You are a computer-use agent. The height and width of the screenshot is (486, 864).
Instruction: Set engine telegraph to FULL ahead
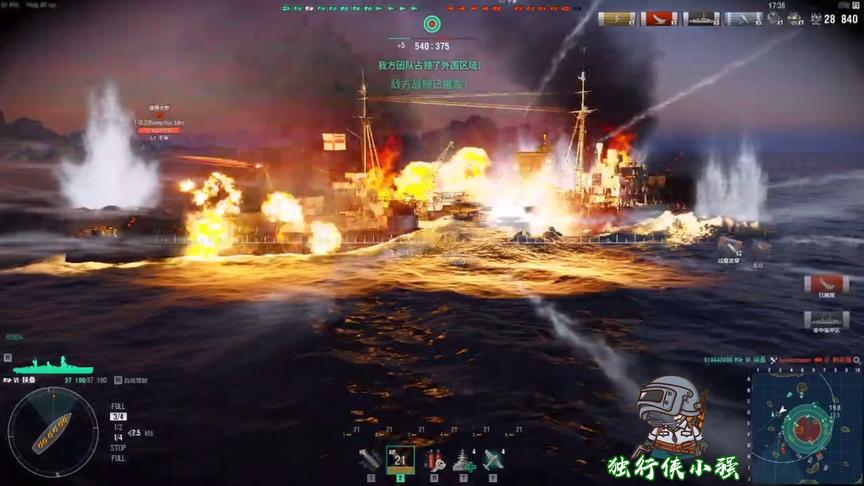tap(118, 406)
